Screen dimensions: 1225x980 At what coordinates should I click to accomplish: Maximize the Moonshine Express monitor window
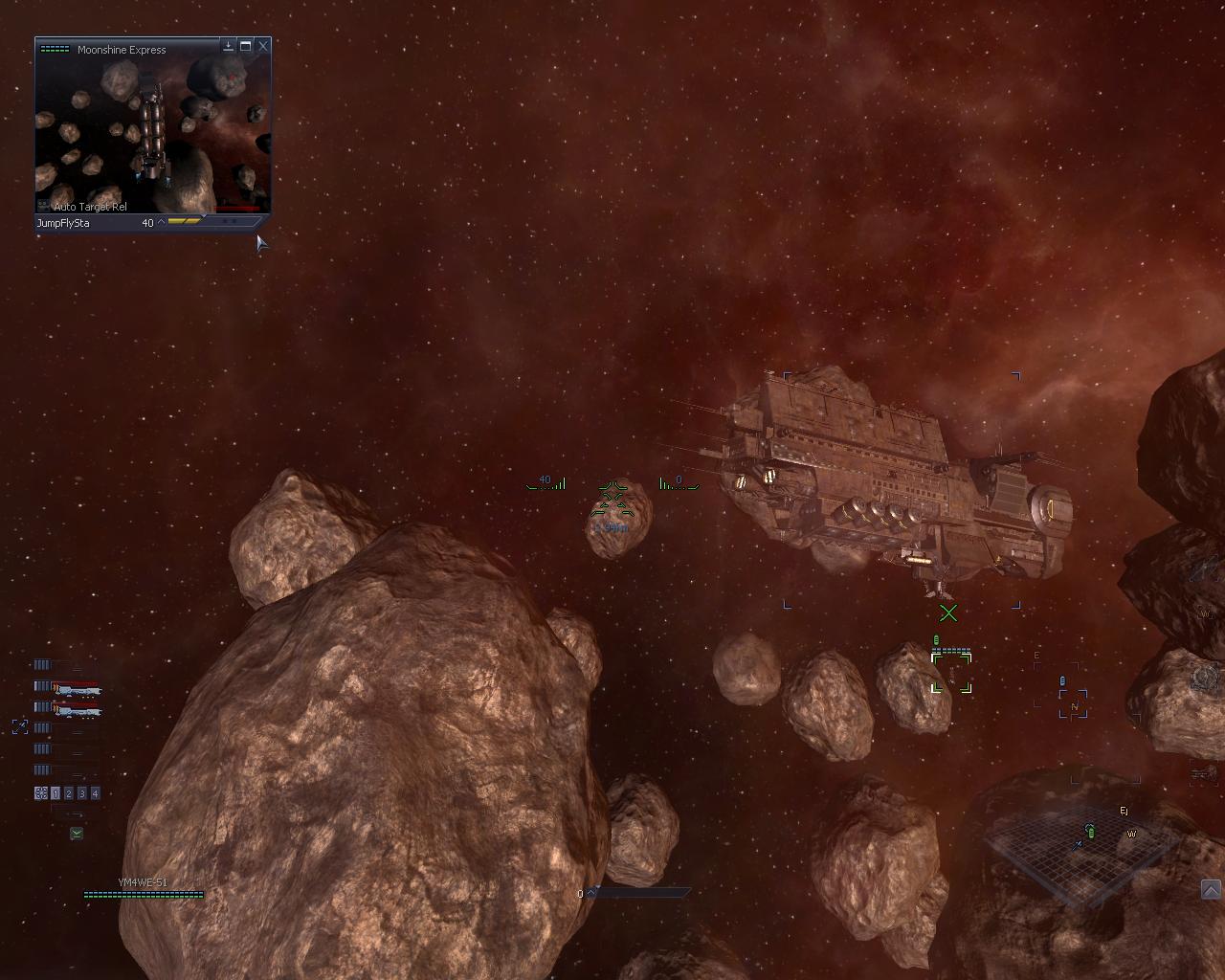[246, 46]
